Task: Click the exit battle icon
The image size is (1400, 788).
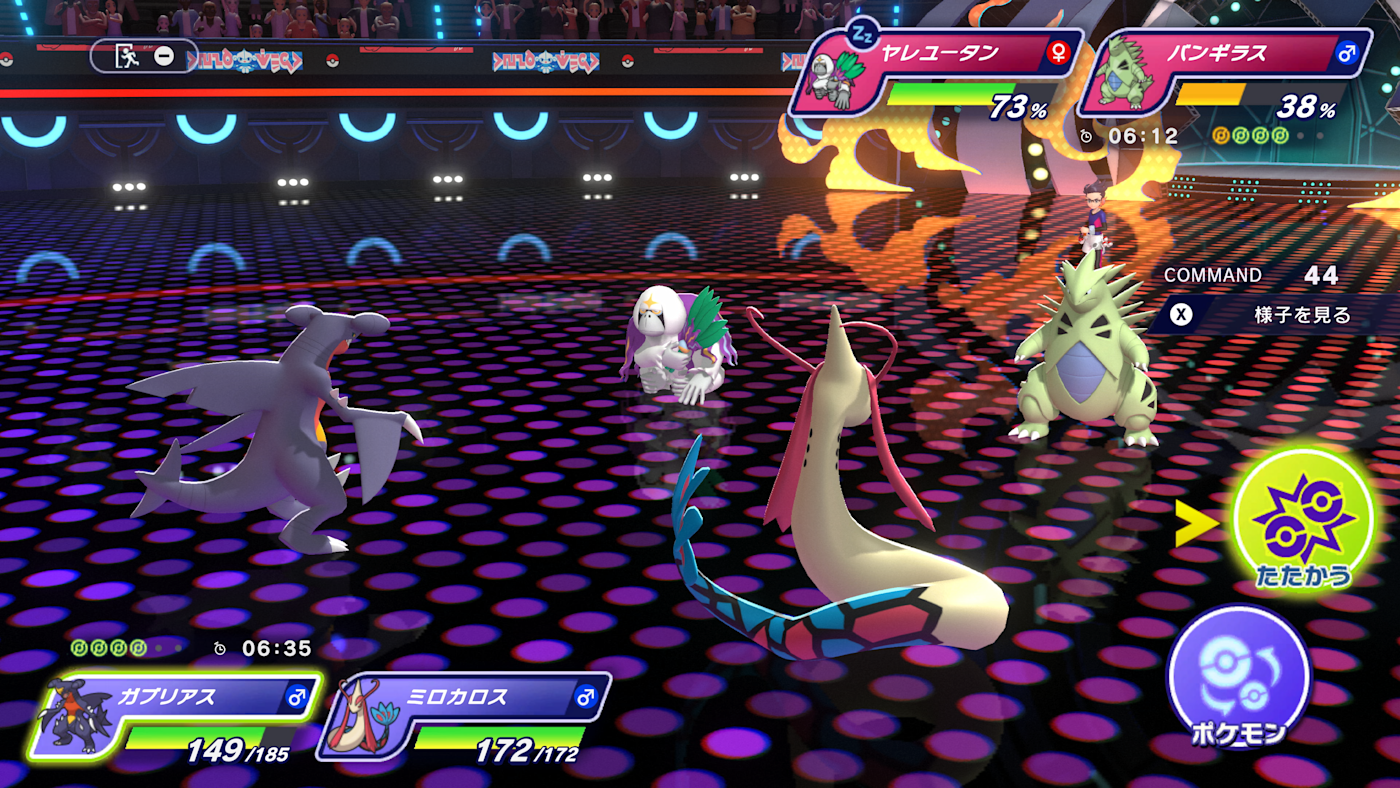Action: click(128, 56)
